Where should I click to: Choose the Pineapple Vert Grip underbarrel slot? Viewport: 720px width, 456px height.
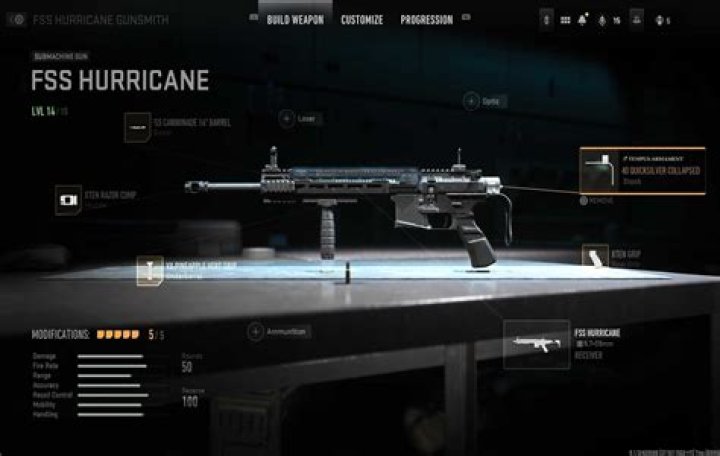pyautogui.click(x=150, y=269)
